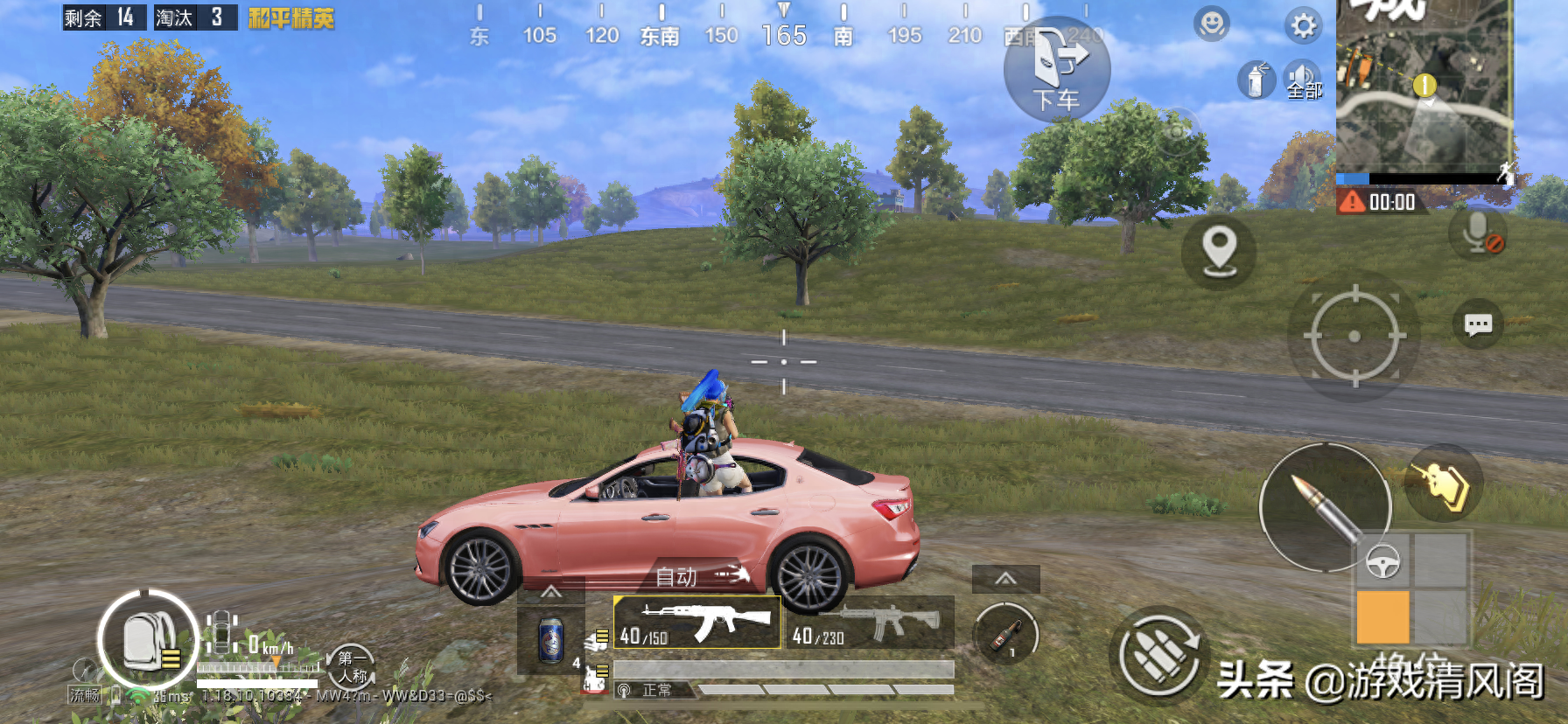The height and width of the screenshot is (724, 1568).
Task: Toggle the muted microphone
Action: (1479, 233)
